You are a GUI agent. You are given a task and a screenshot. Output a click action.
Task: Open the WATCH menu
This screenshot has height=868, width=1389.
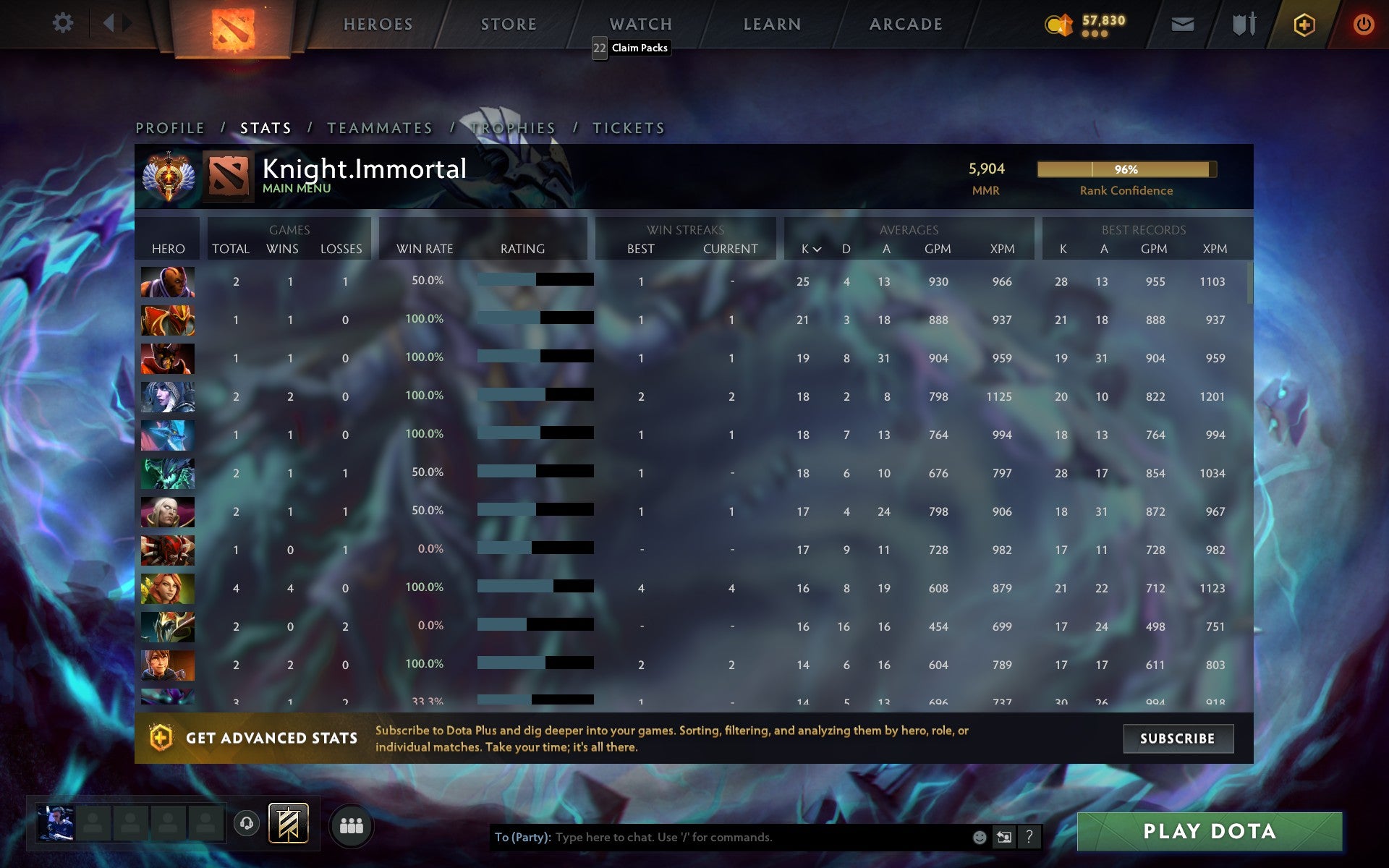640,24
